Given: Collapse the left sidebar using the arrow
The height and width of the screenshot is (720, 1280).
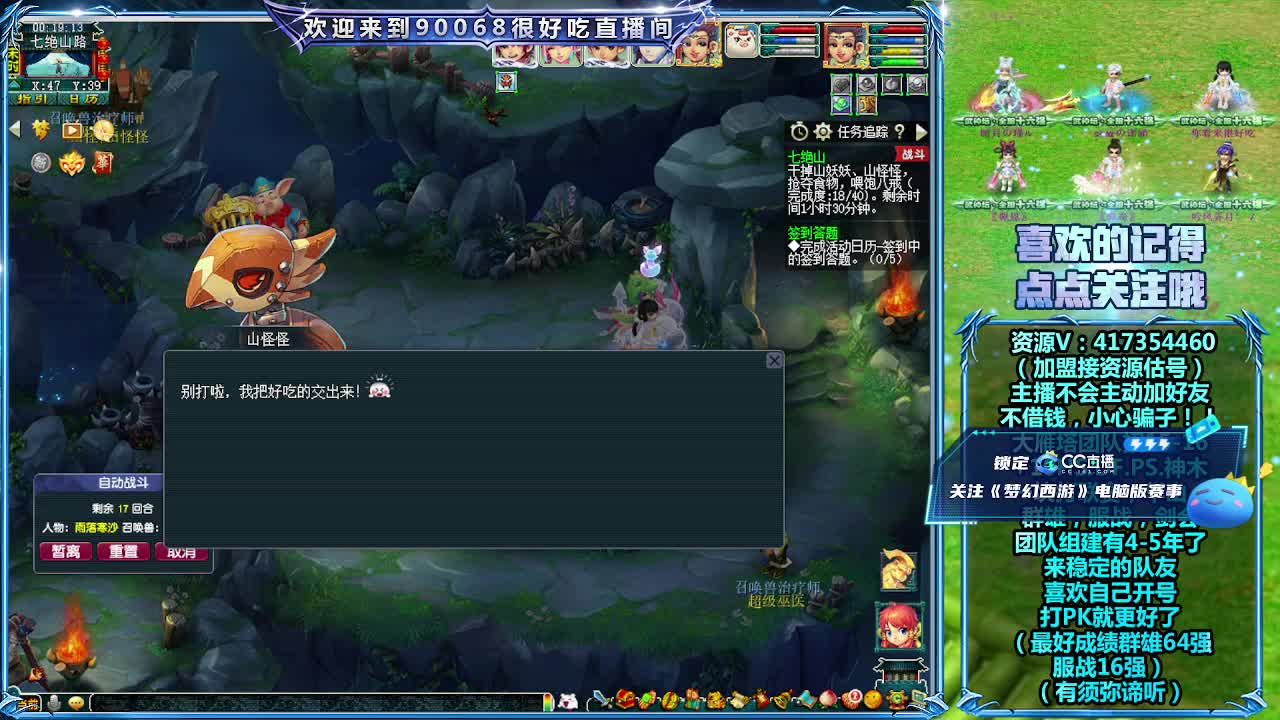Looking at the screenshot, I should (x=14, y=130).
